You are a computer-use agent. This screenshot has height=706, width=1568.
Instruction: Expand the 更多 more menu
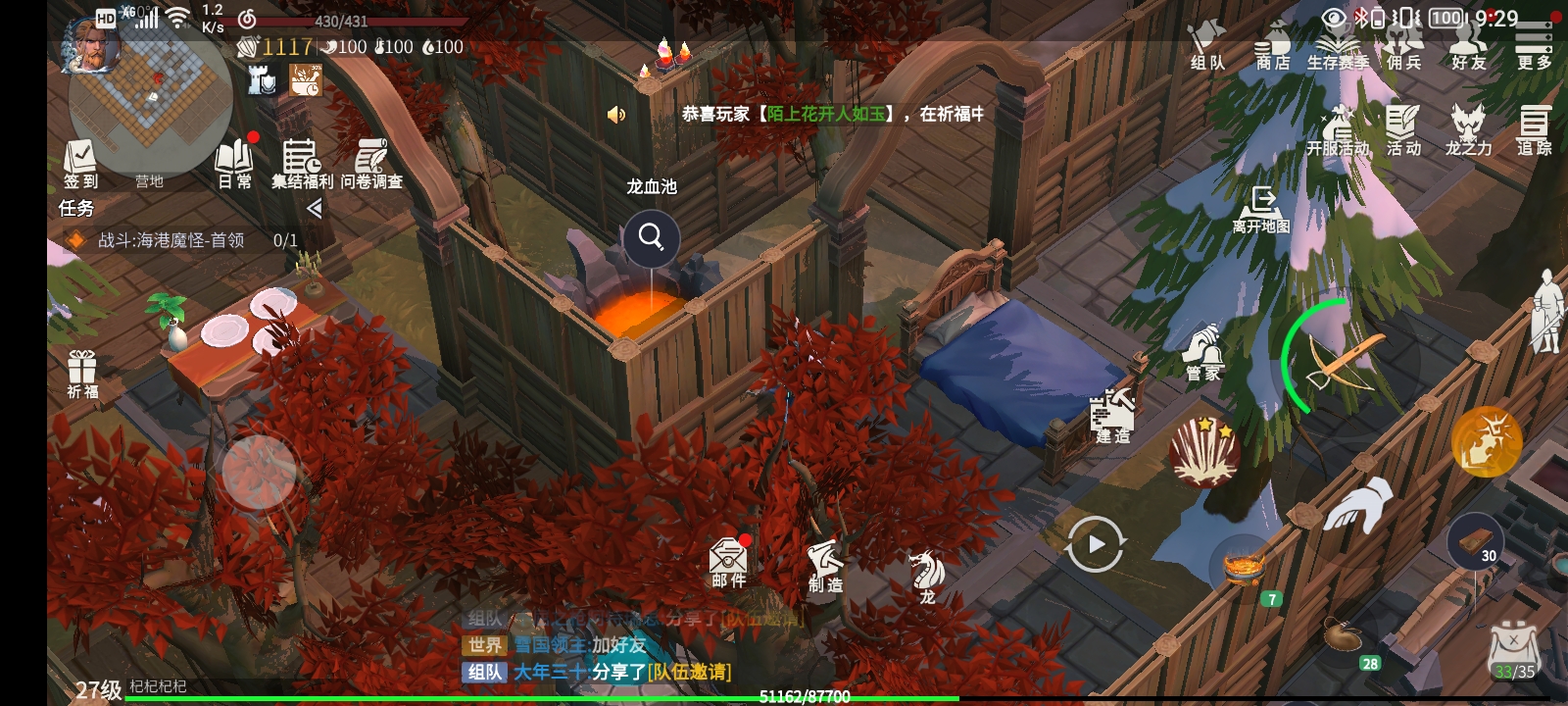[x=1534, y=47]
